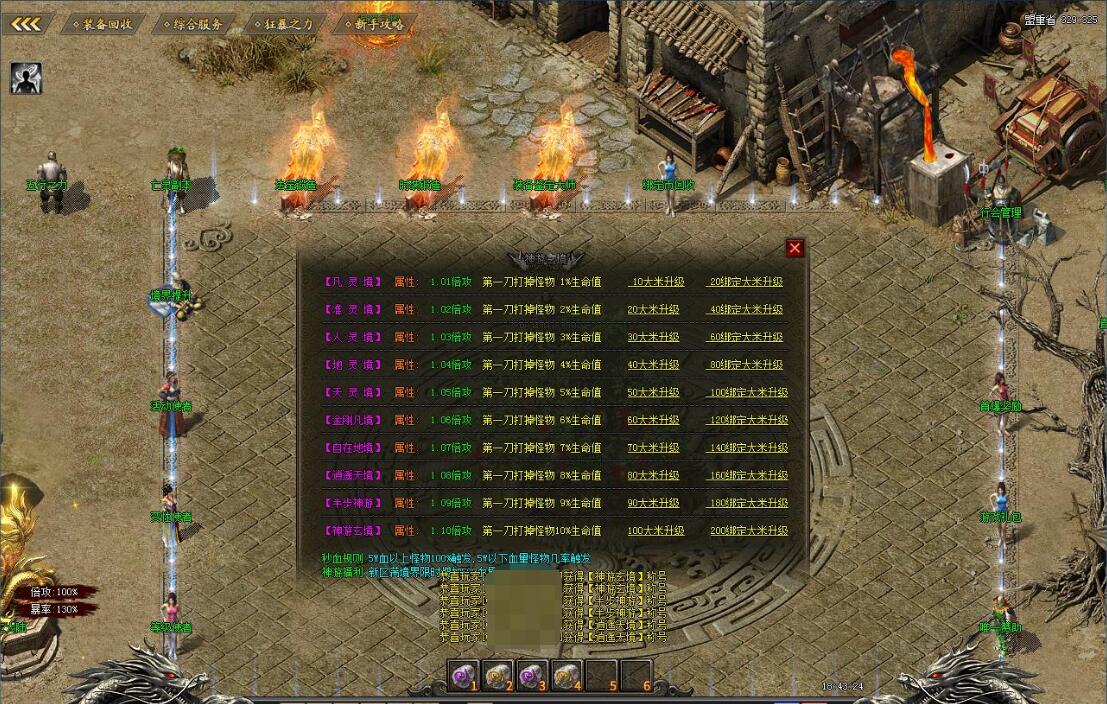The height and width of the screenshot is (704, 1107).
Task: Select the 100大米升级 upgrade link
Action: point(656,531)
